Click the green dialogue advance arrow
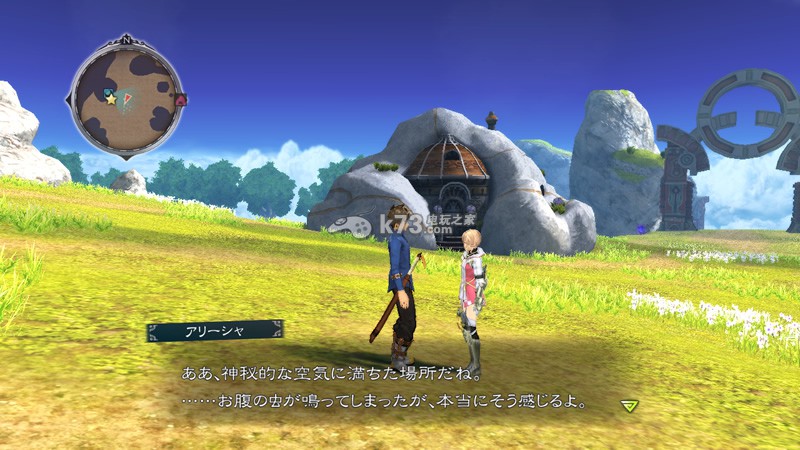This screenshot has width=800, height=450. pyautogui.click(x=628, y=405)
